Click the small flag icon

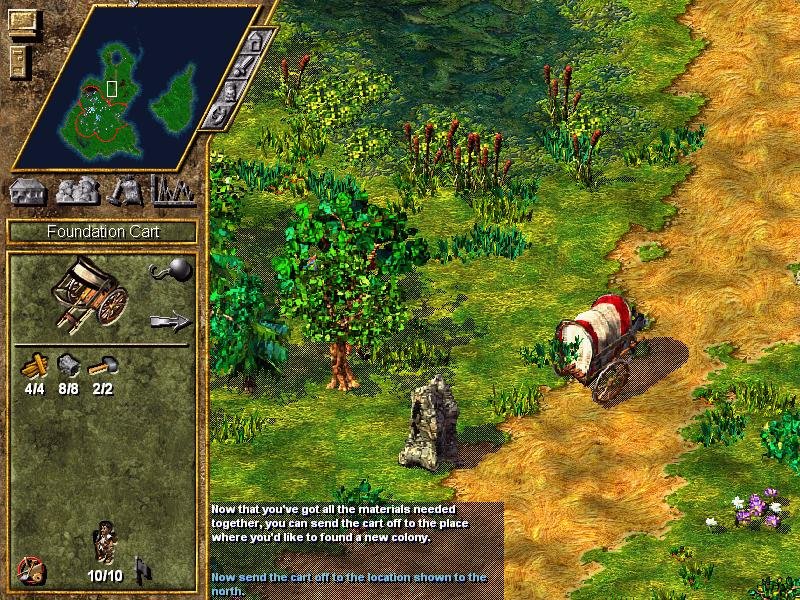[x=144, y=570]
